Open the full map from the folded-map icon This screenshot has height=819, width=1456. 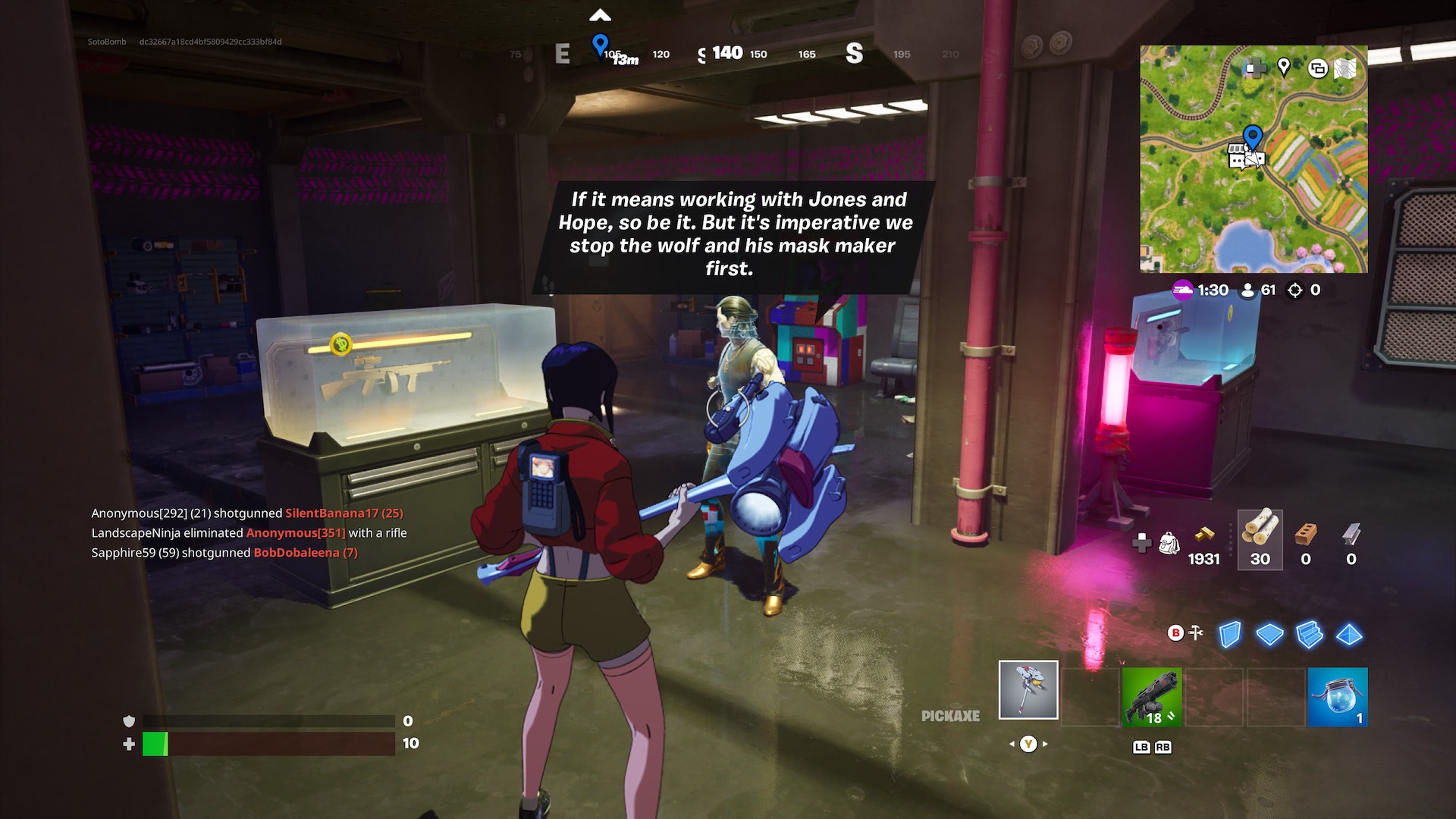pyautogui.click(x=1345, y=69)
